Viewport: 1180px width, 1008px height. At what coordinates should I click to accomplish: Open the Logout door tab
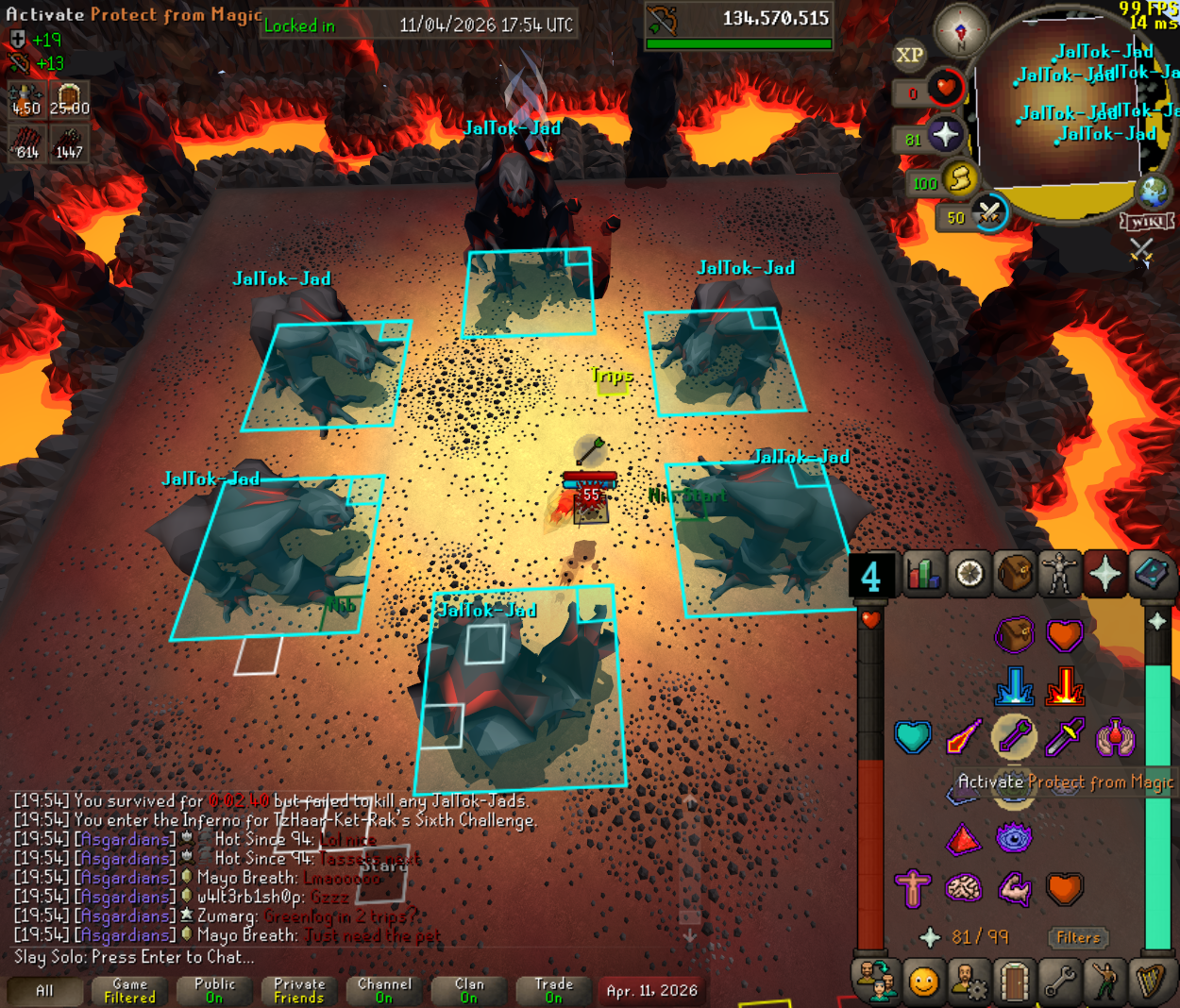[x=1014, y=983]
